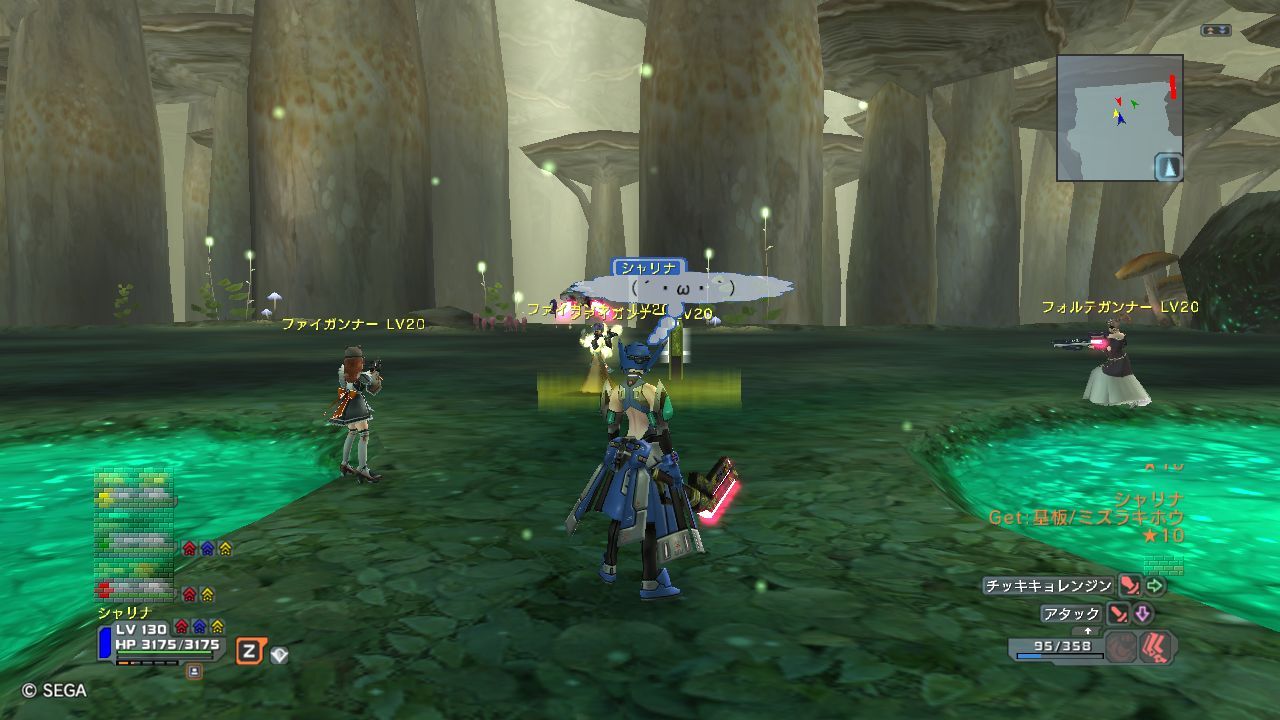
Task: Click the orange Z icon beside the HP bar
Action: [249, 652]
